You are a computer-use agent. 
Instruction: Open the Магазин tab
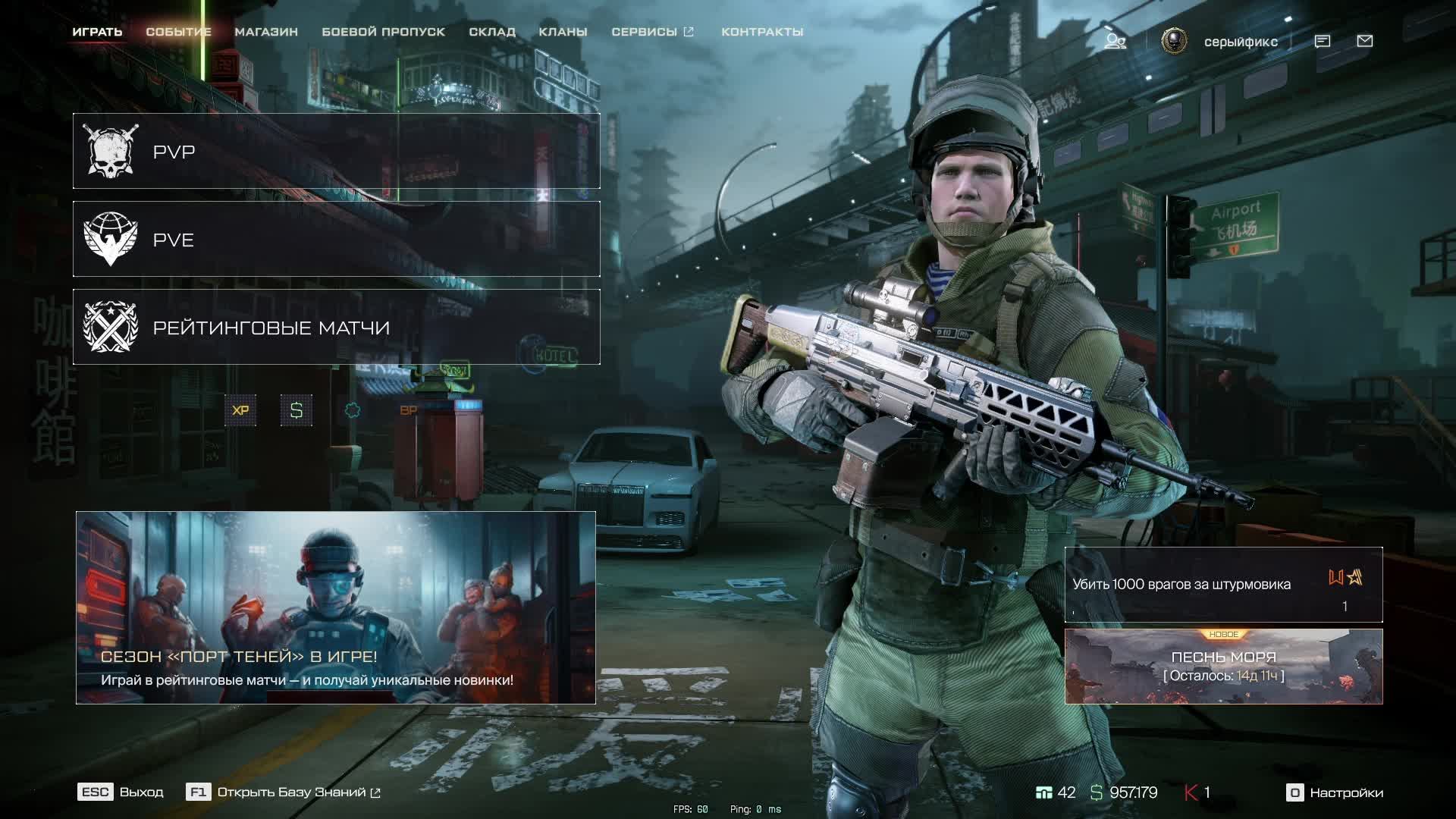[x=266, y=32]
